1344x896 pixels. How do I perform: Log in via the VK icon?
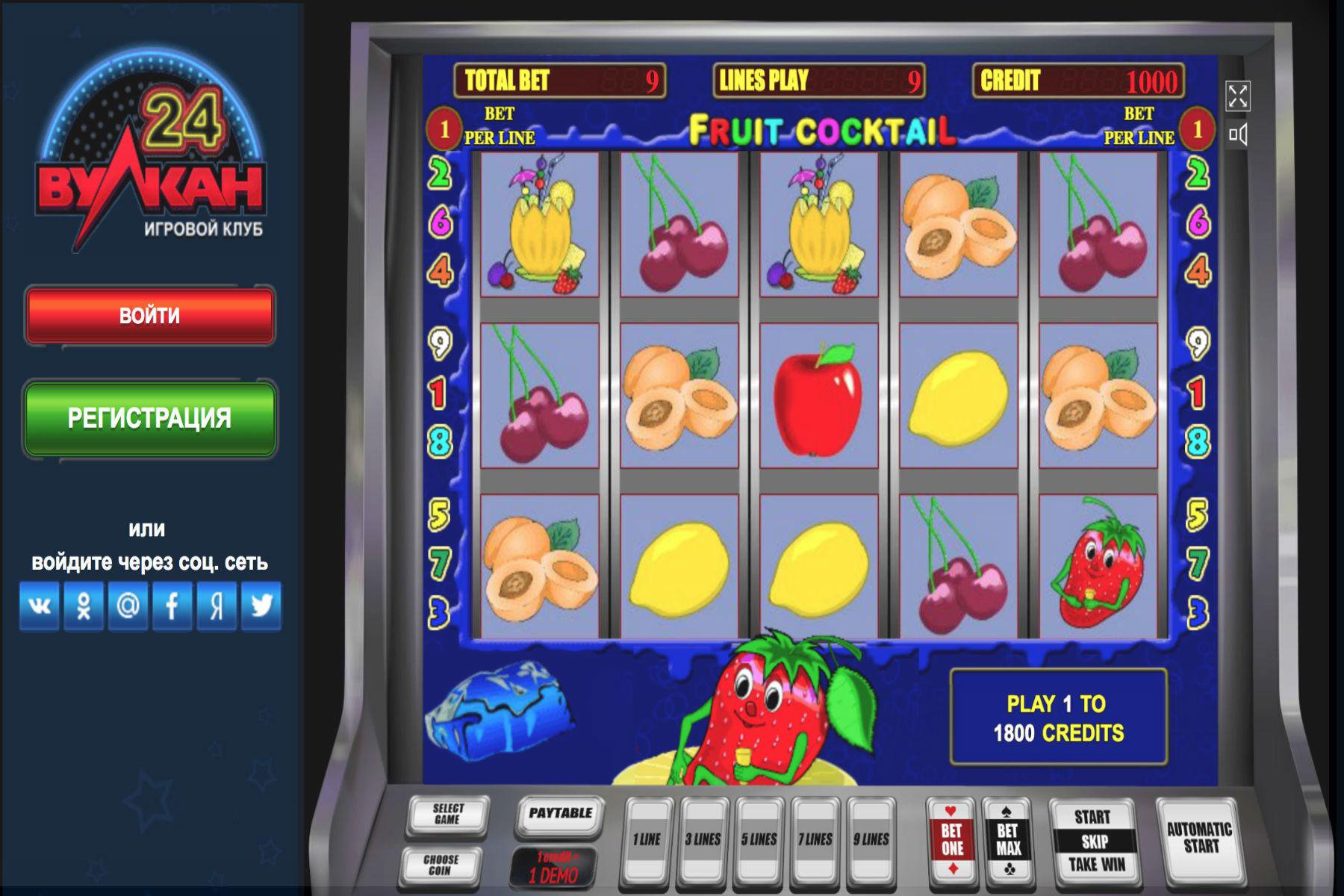40,606
